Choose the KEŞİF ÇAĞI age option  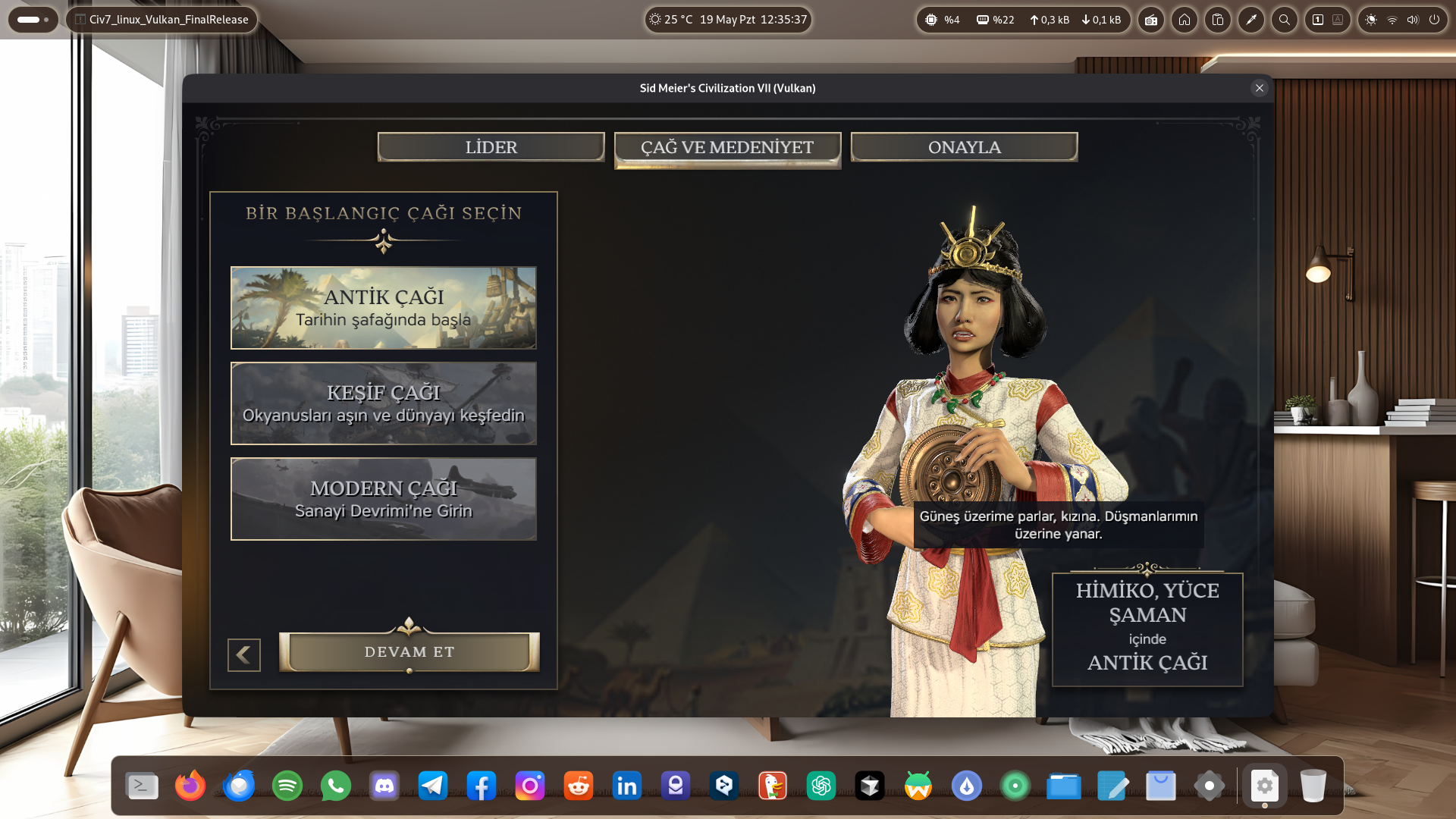pos(384,403)
